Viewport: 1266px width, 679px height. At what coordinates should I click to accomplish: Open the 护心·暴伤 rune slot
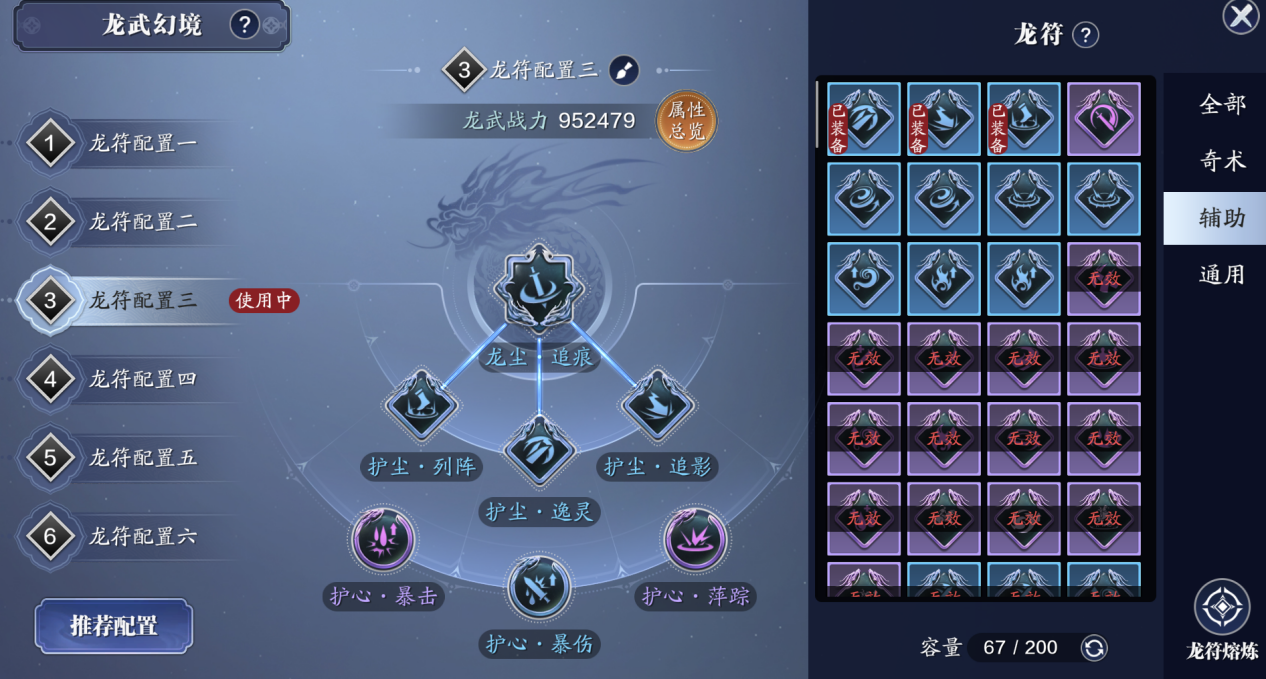tap(539, 588)
